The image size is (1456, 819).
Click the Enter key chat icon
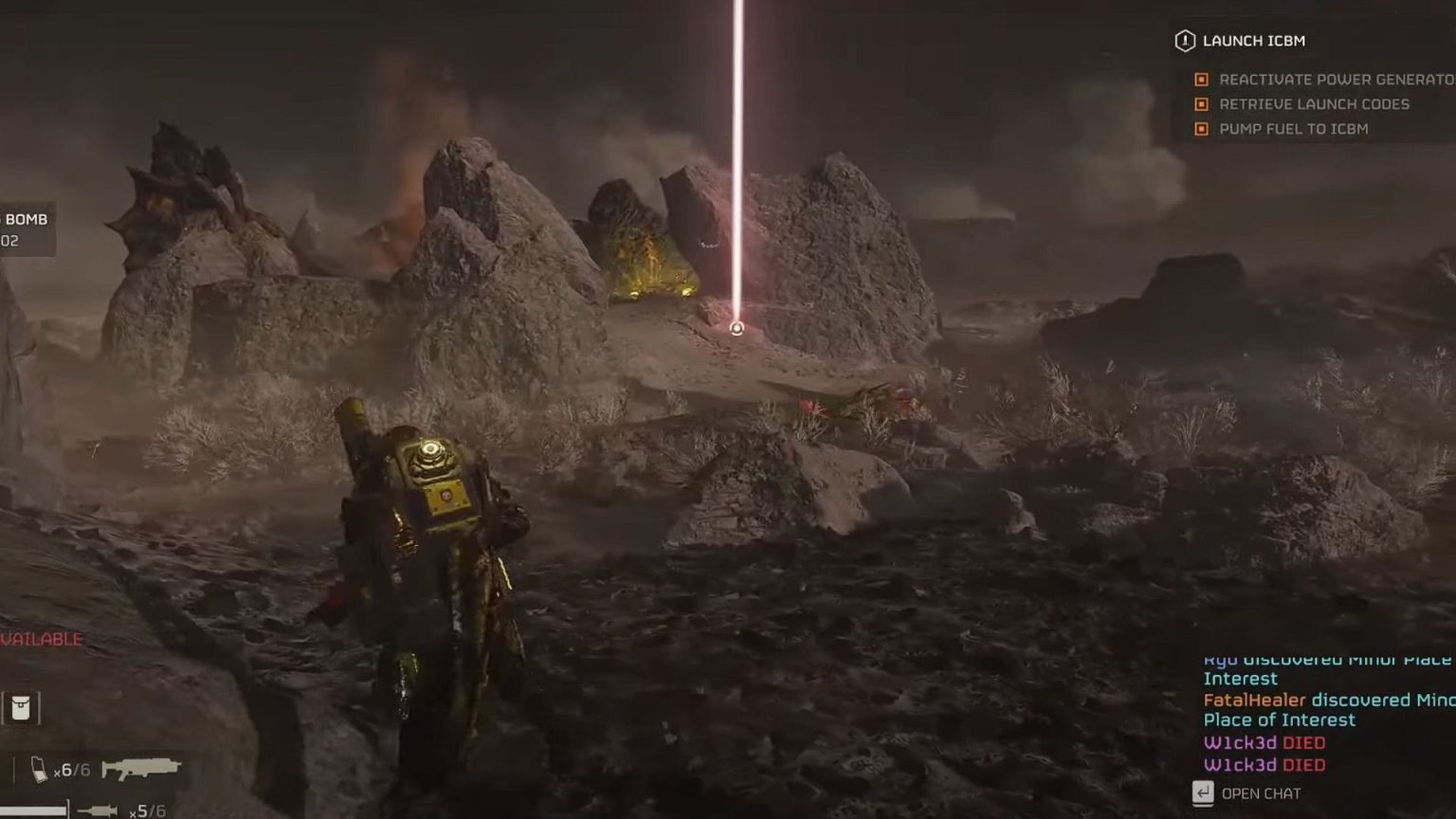coord(1205,792)
